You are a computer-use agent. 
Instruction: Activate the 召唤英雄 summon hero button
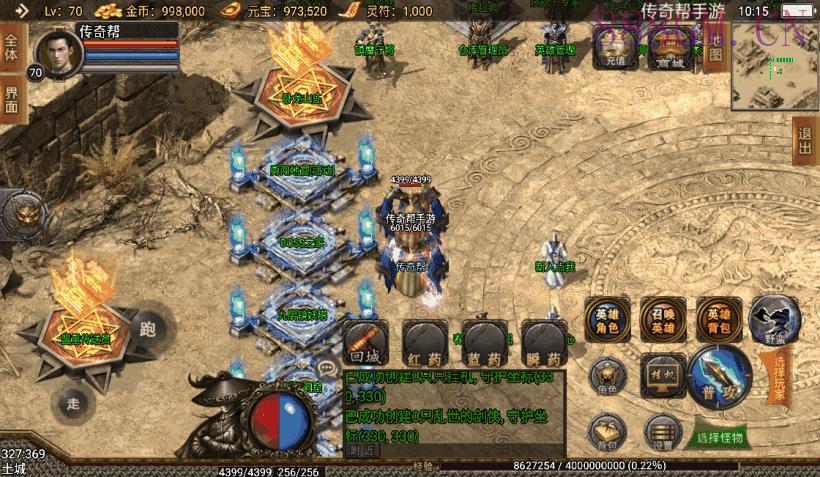[663, 320]
